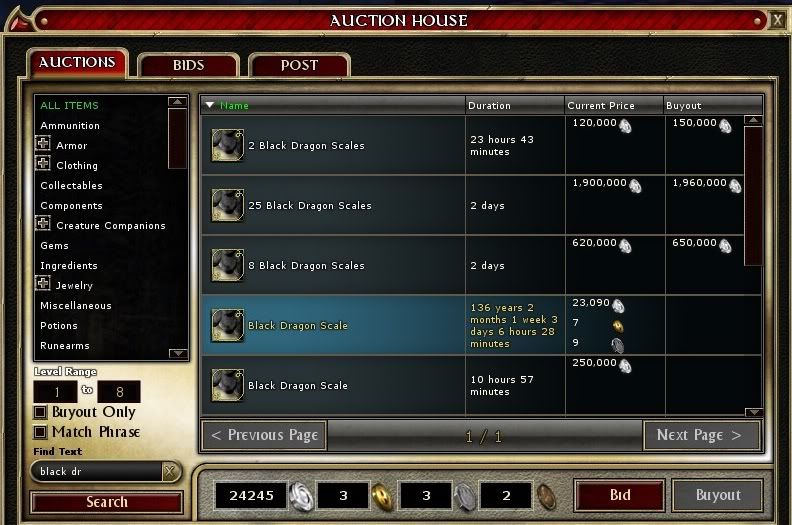Screen dimensions: 792x525
Task: Close the Auction House window
Action: (x=778, y=19)
